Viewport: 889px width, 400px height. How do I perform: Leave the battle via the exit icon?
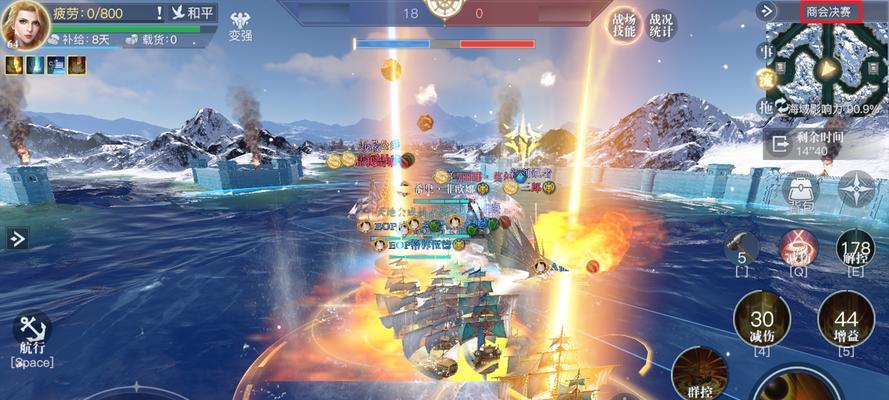coord(777,143)
